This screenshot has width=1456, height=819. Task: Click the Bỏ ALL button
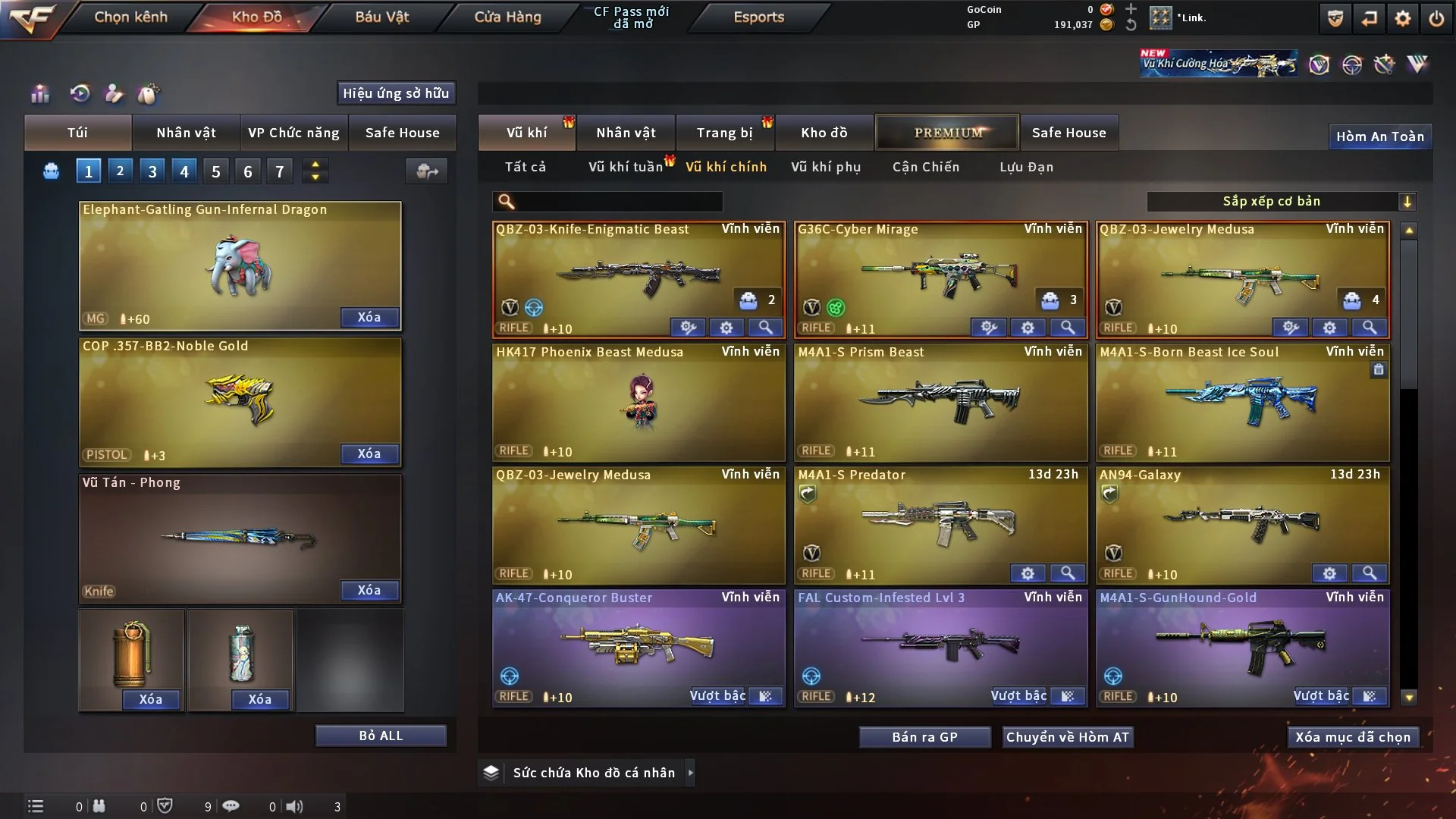click(x=381, y=736)
